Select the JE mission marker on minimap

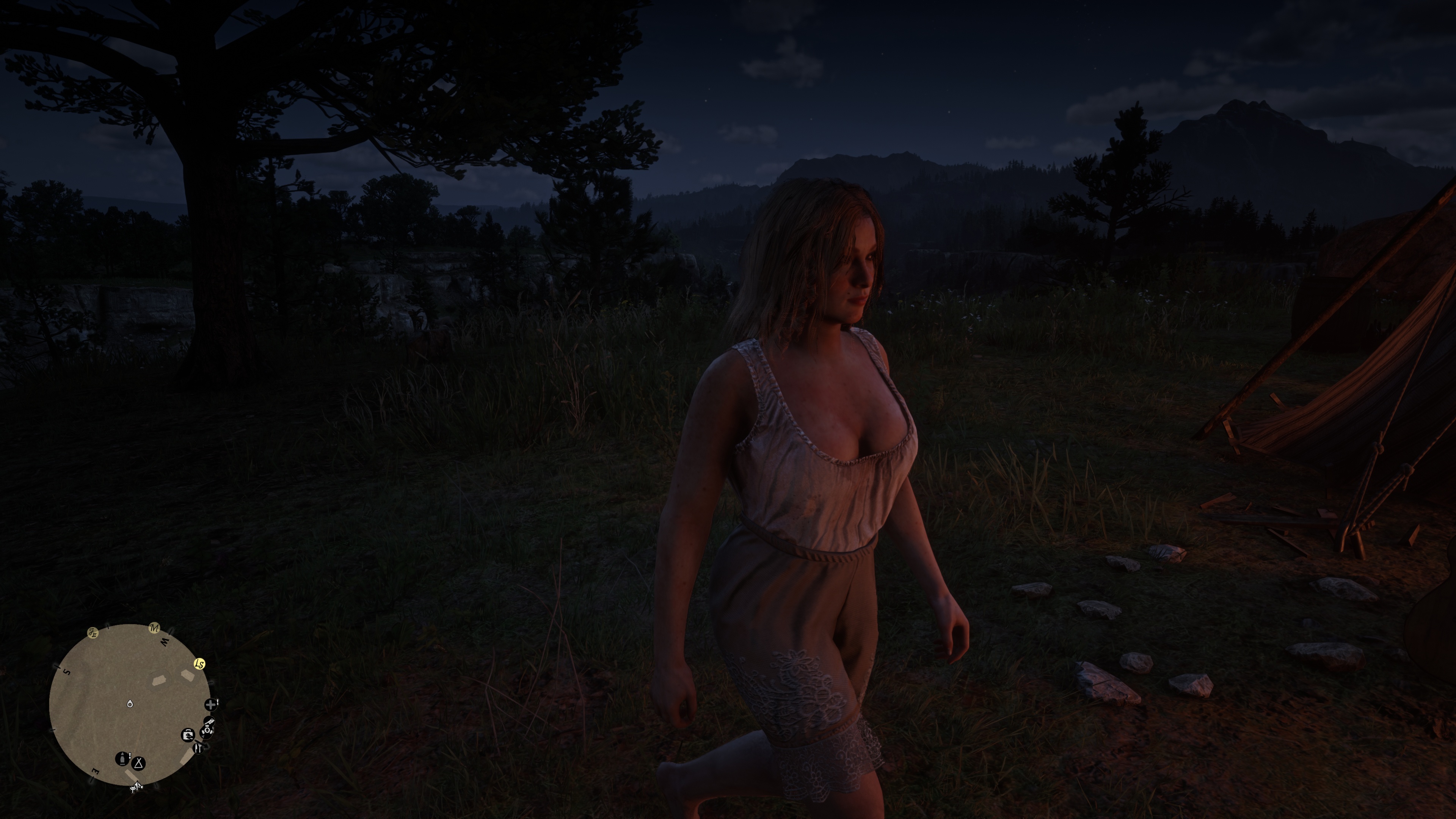click(93, 633)
